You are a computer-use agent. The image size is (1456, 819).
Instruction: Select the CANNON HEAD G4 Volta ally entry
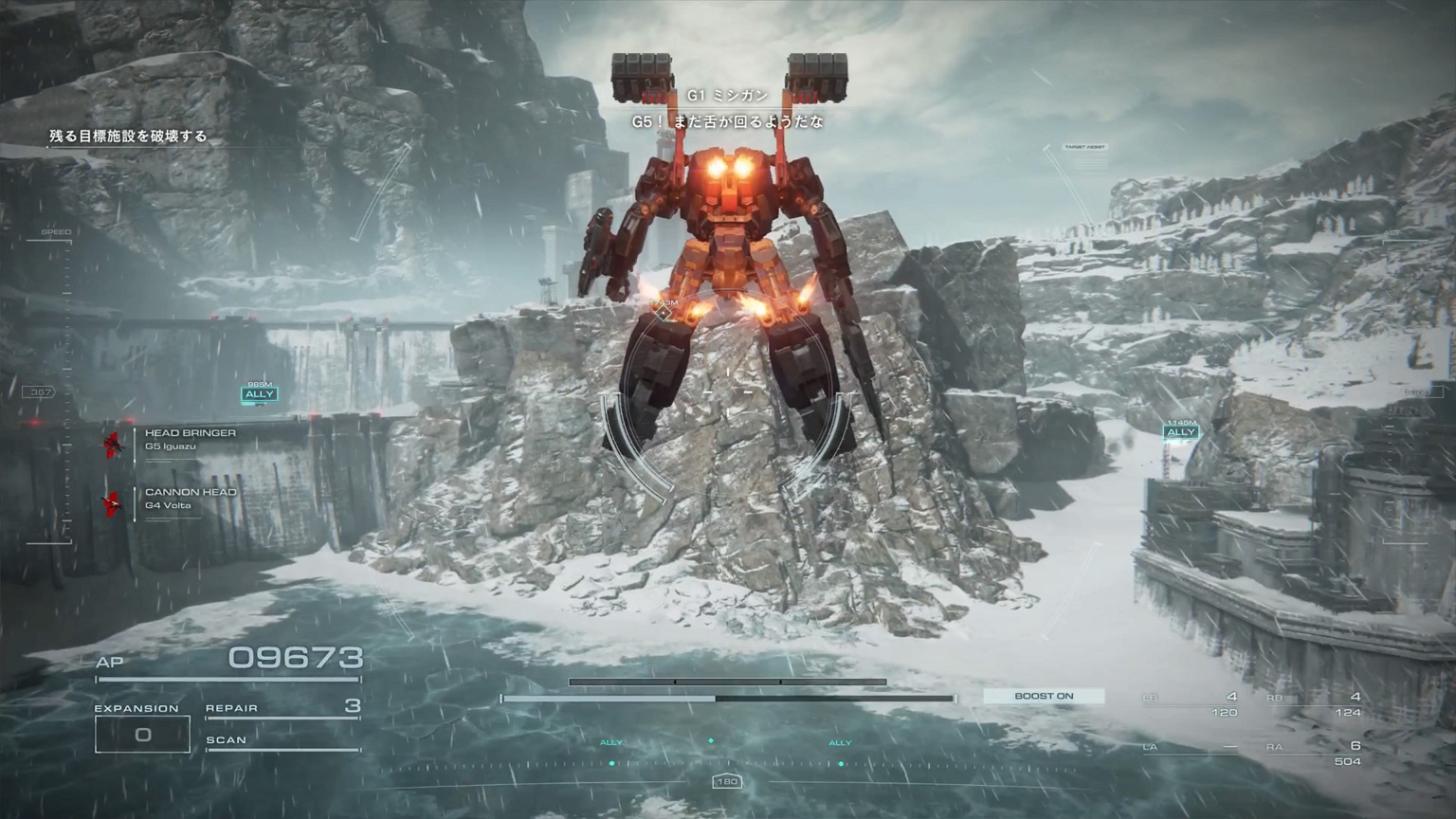pos(190,498)
